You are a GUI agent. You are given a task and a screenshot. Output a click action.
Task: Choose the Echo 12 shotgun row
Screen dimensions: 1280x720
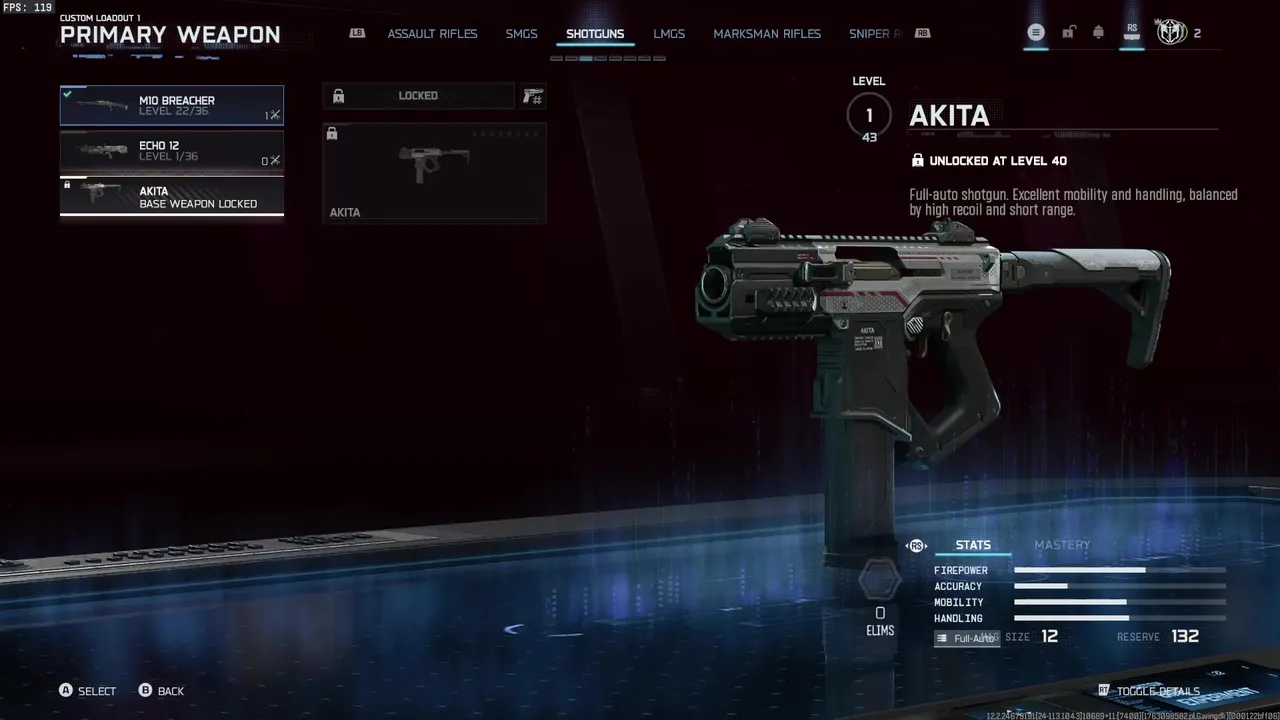(x=171, y=151)
